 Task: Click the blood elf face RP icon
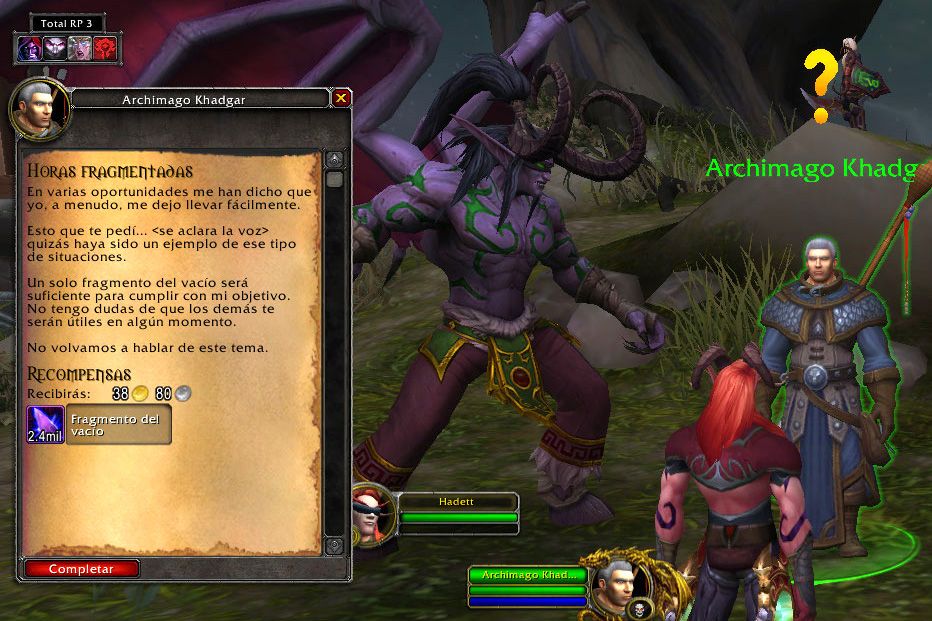click(x=80, y=48)
